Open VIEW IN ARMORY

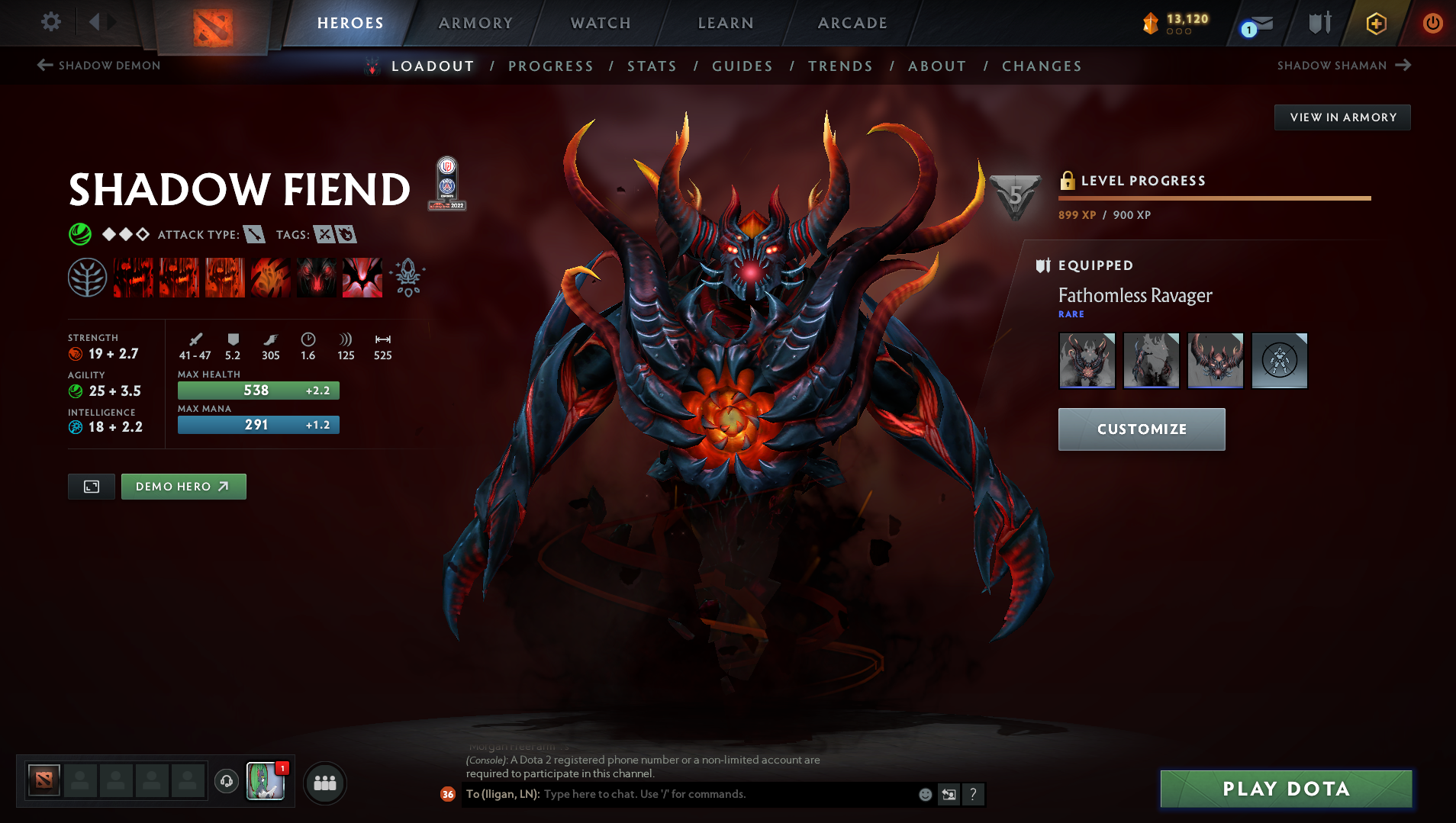tap(1342, 117)
